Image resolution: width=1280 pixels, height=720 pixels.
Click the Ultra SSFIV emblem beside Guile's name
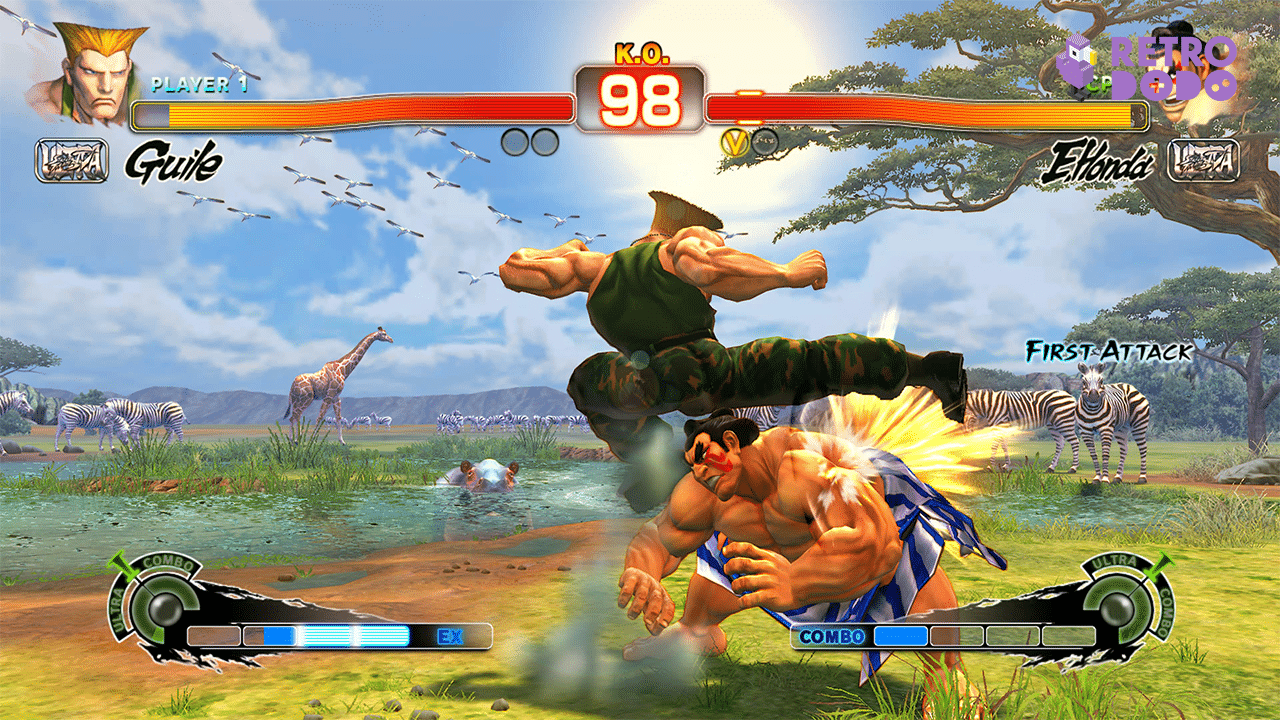(x=71, y=160)
